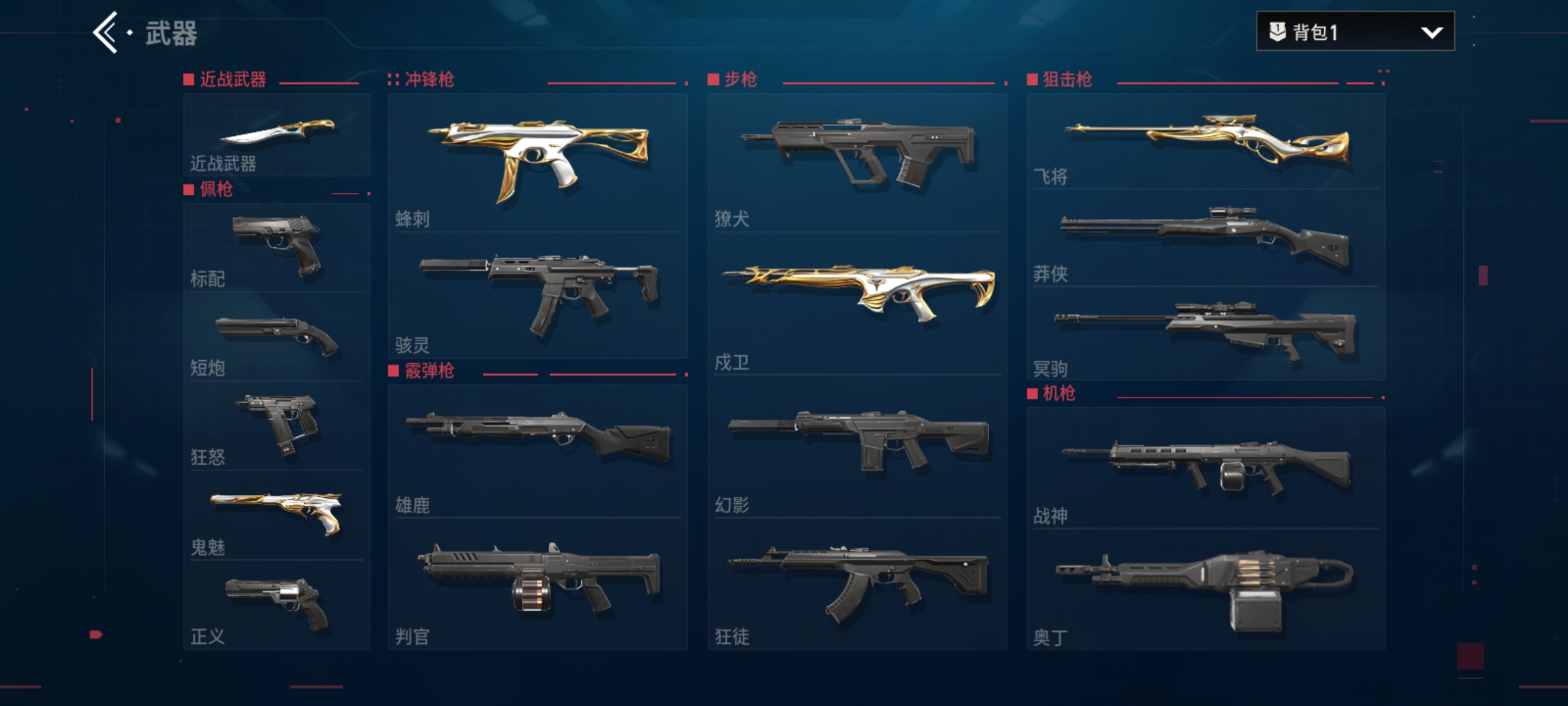Choose the 蜂刺 submachine gun

click(x=538, y=162)
